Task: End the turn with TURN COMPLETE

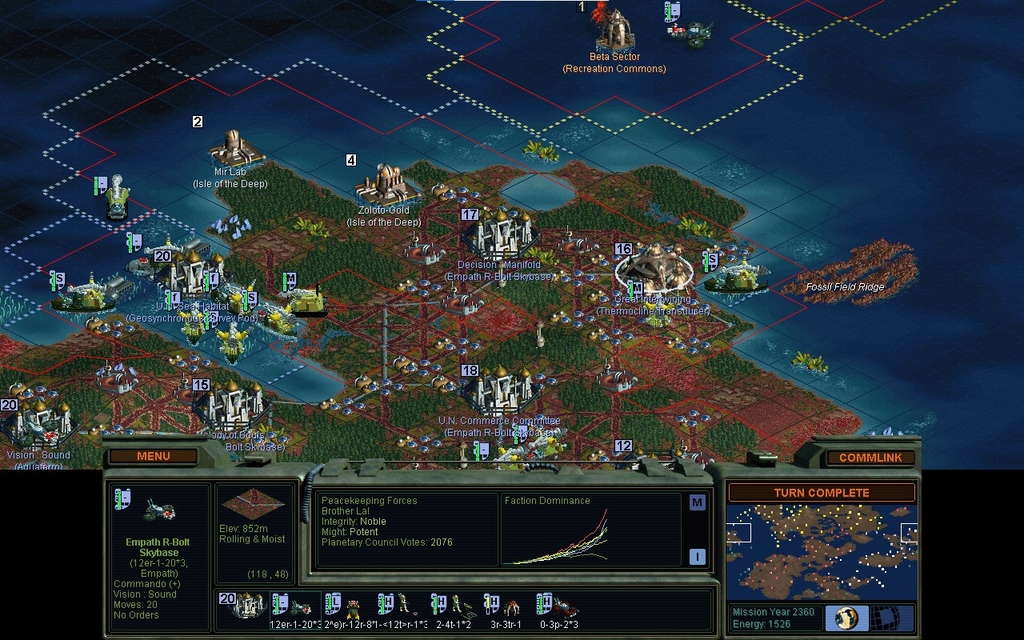Action: pyautogui.click(x=820, y=493)
